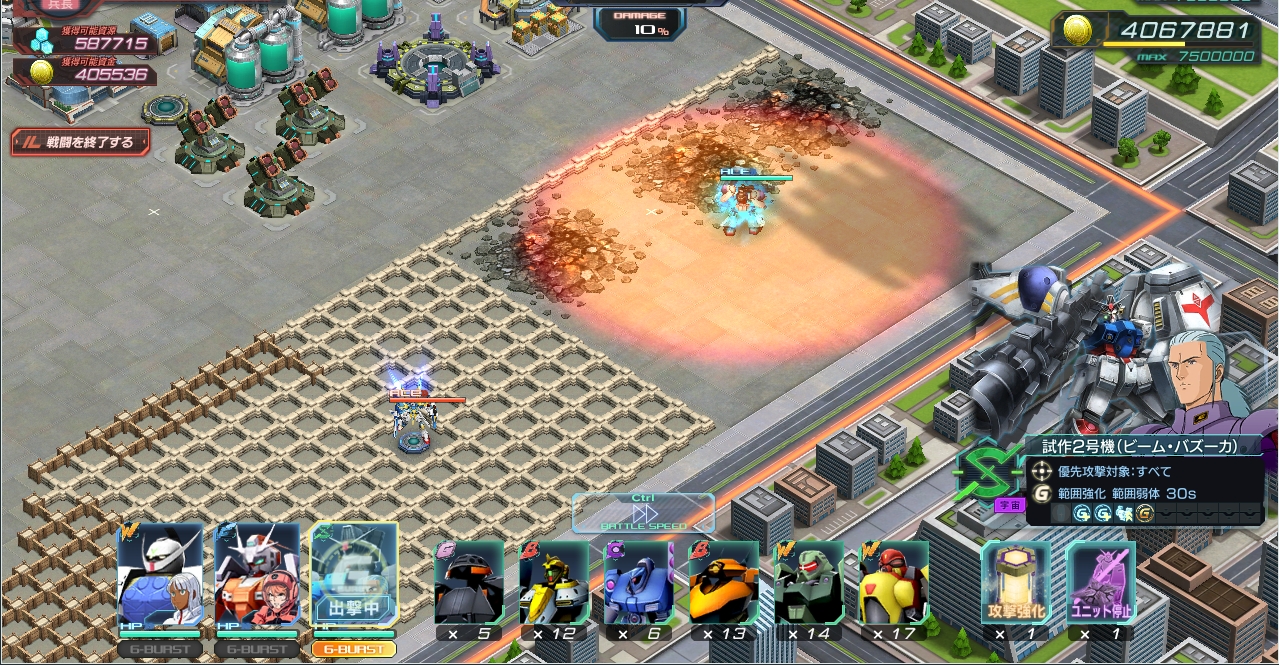Select the deployed 出撃中 unit card
This screenshot has width=1279, height=665.
coord(354,575)
